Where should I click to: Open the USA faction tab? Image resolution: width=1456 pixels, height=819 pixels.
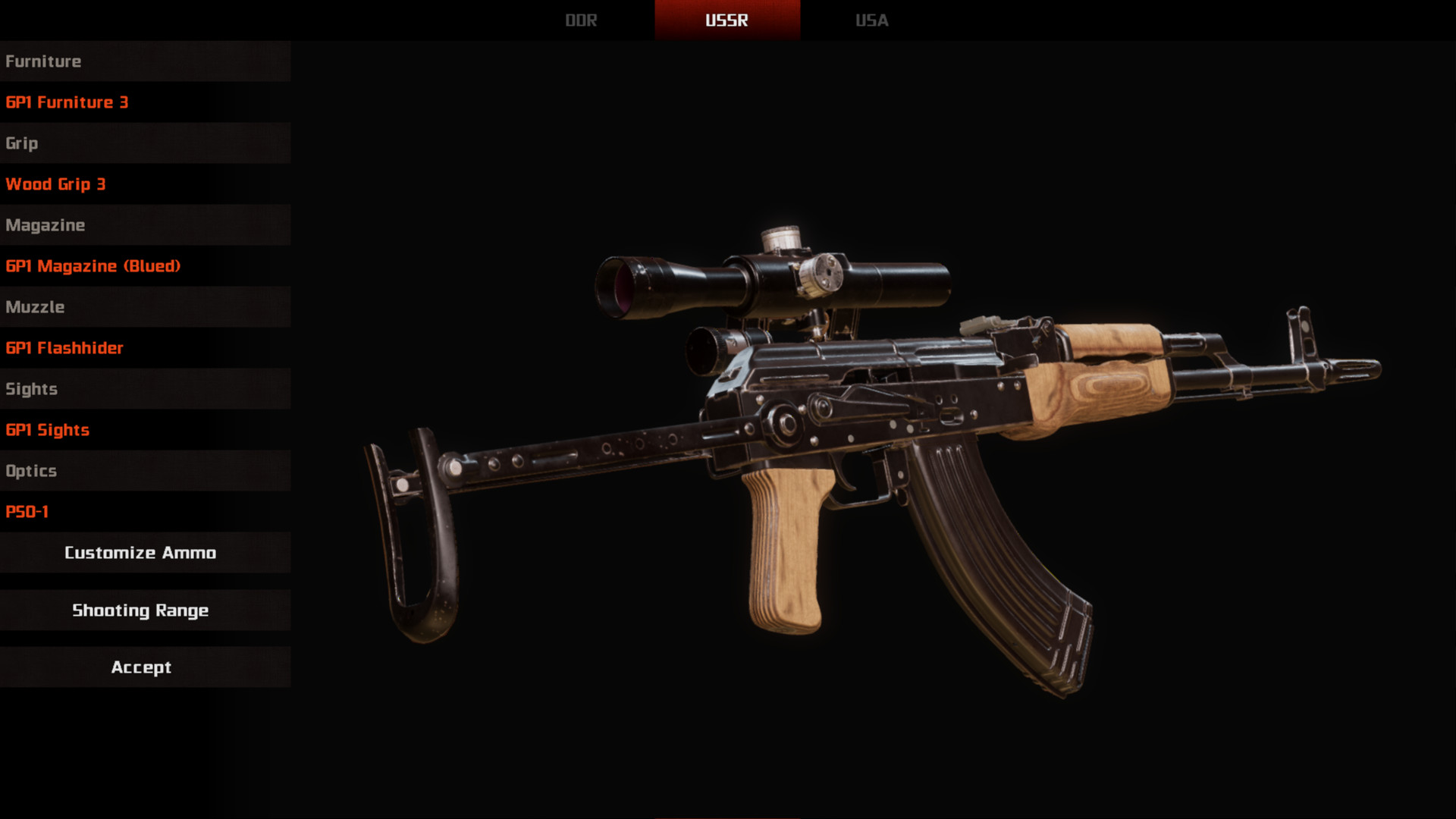point(871,20)
